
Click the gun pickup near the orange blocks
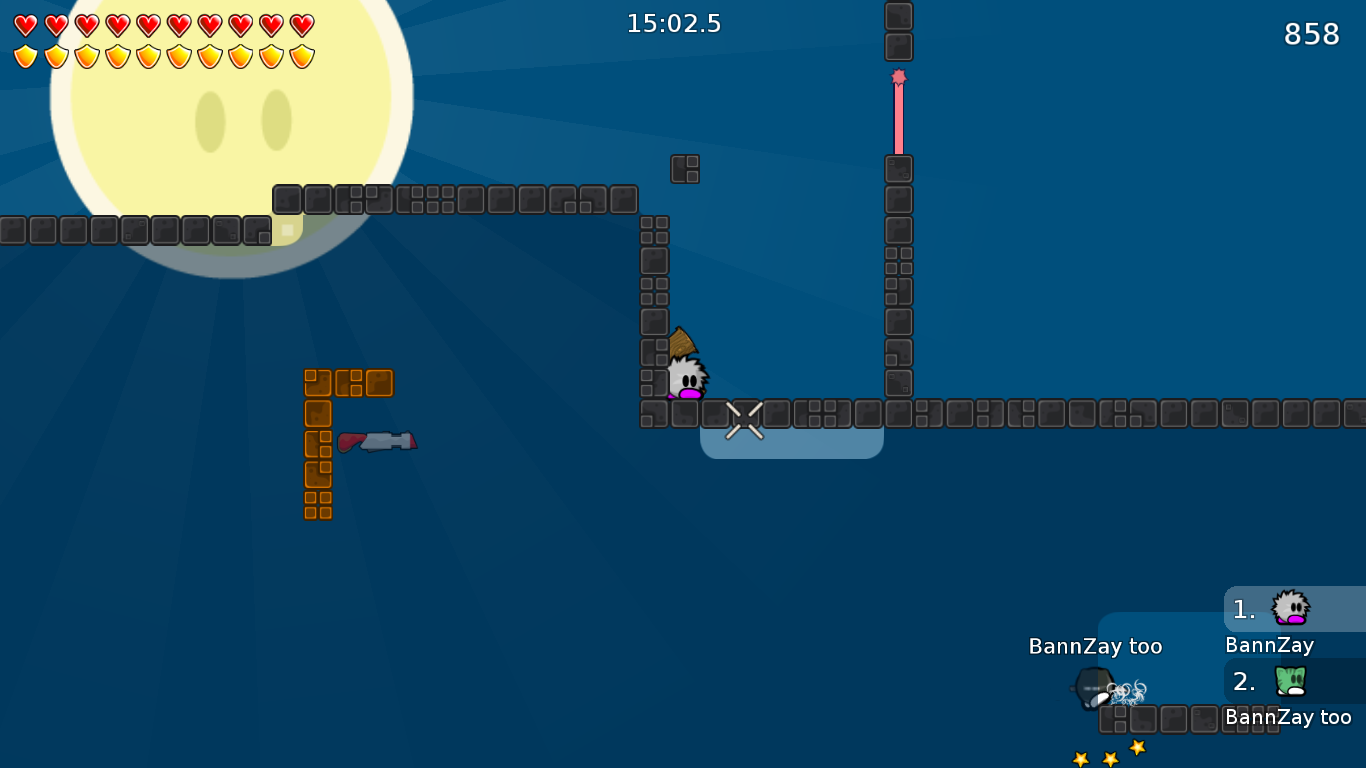[378, 440]
